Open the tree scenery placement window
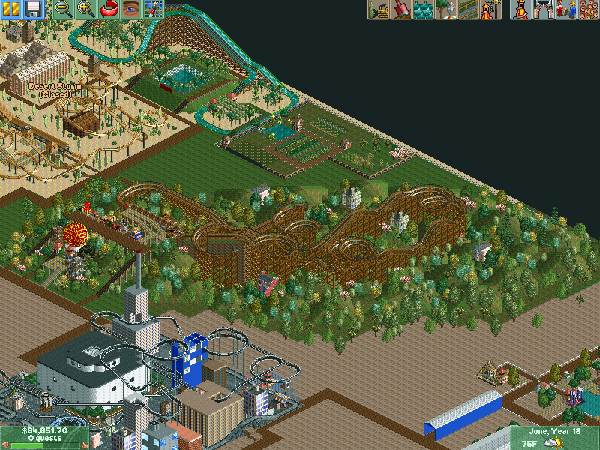The image size is (600, 450). [444, 10]
